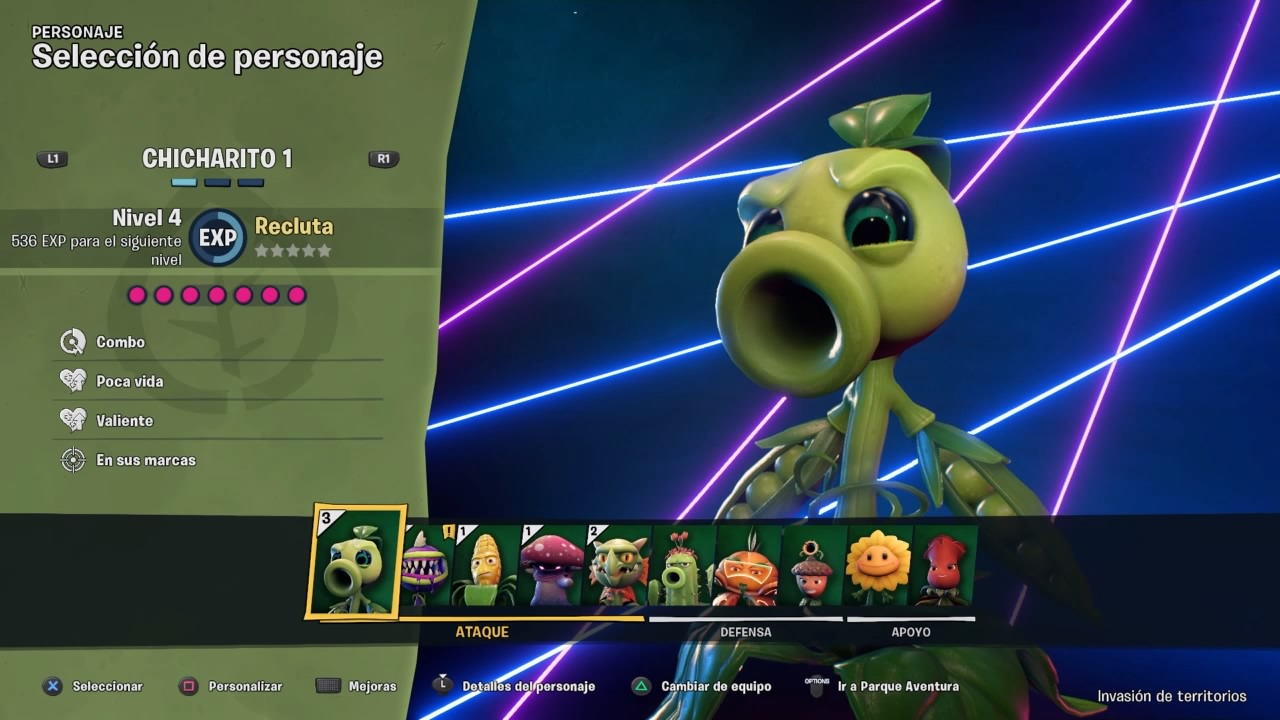The width and height of the screenshot is (1280, 720).
Task: Choose the Acorn character tile
Action: tap(812, 568)
